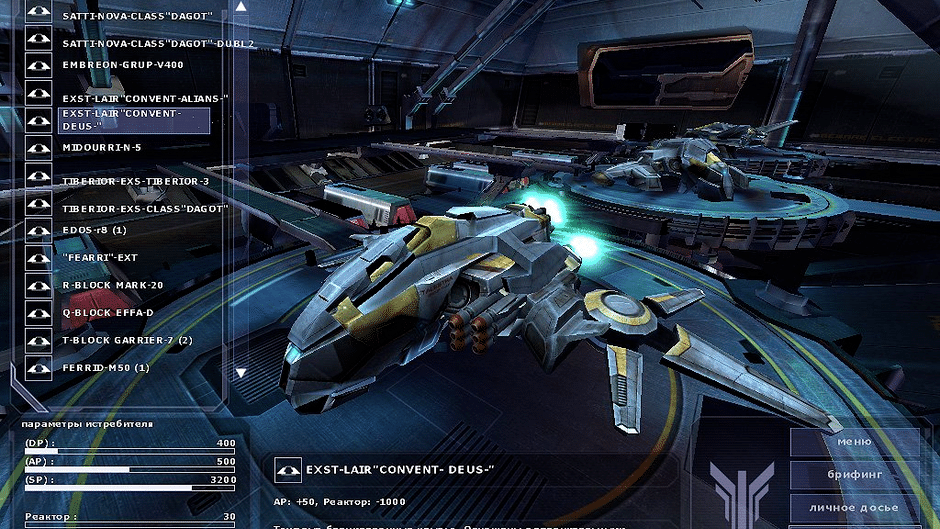Pick the "FEARRI"-EXT list entry
This screenshot has width=940, height=529.
pyautogui.click(x=99, y=258)
